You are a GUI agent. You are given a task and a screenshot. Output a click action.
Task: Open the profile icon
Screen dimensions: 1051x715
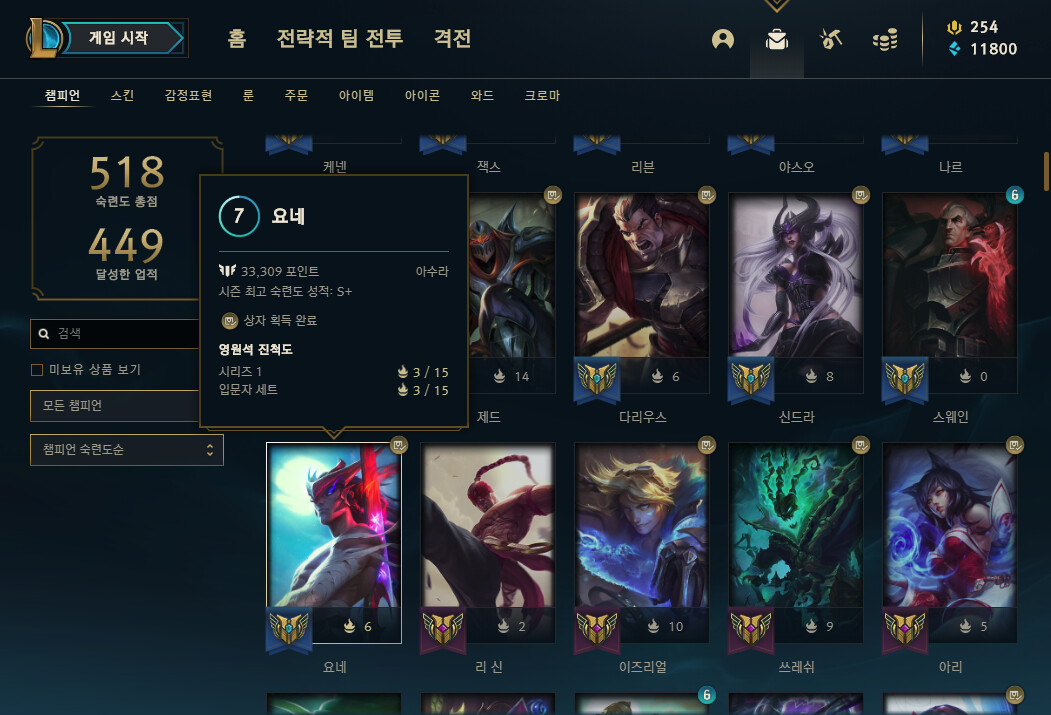(723, 39)
